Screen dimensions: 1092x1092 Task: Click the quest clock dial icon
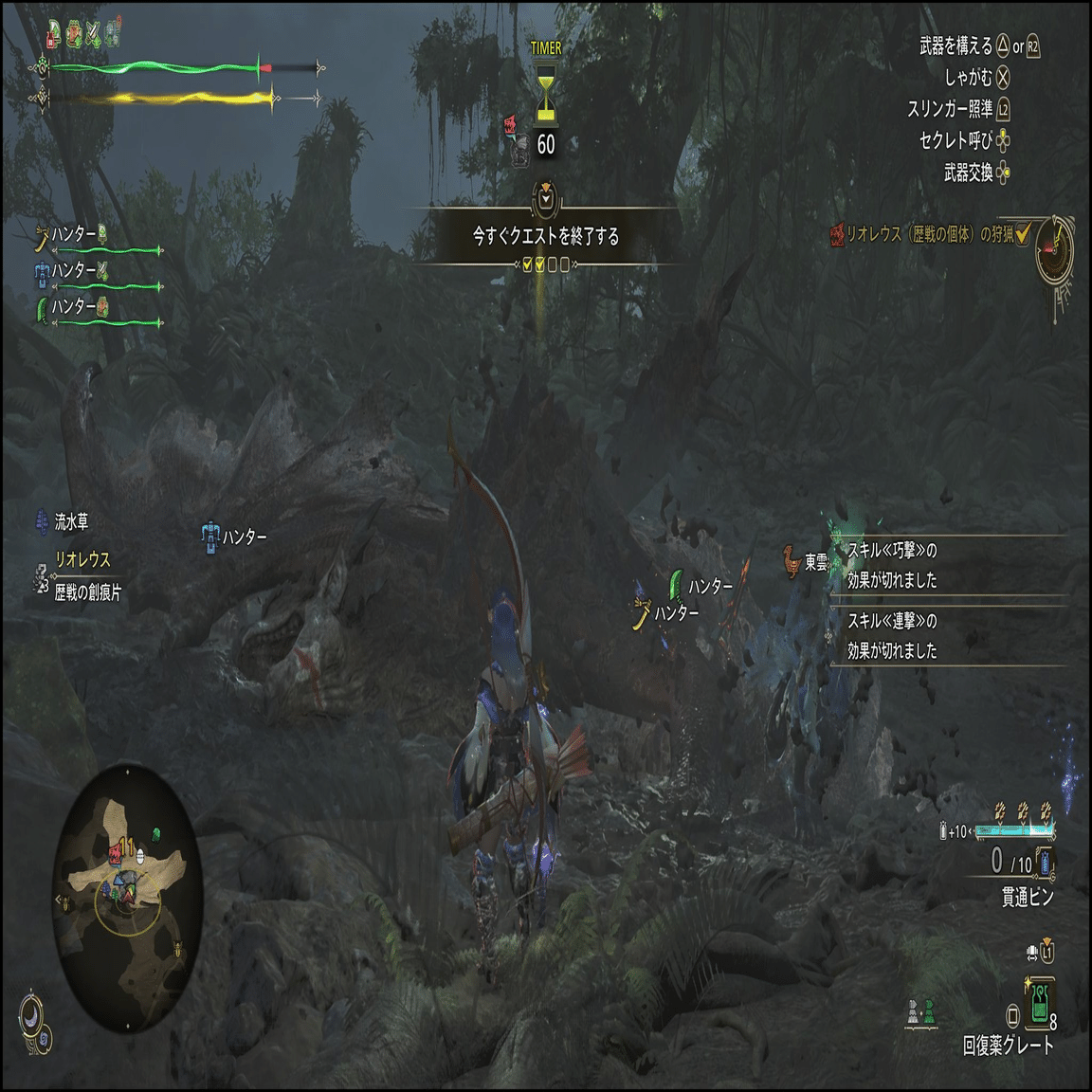click(x=1054, y=247)
